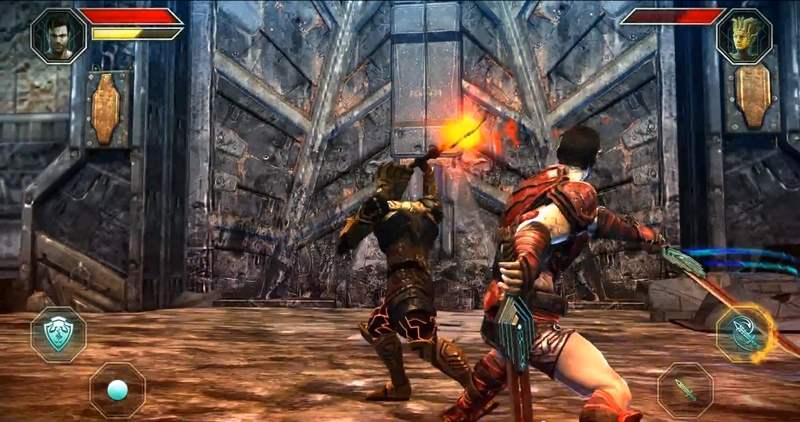Tap the teal orb movement control
The image size is (800, 422).
click(117, 389)
